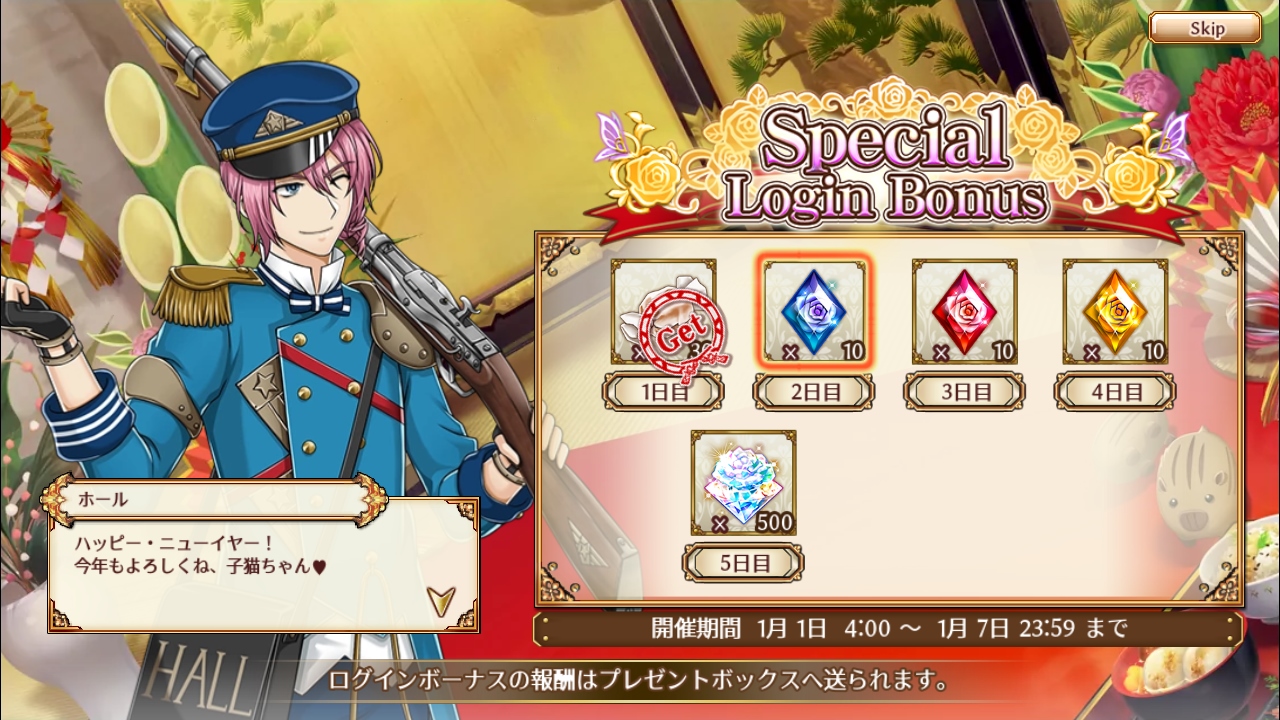
Task: Click the 1日目 day label
Action: click(665, 392)
